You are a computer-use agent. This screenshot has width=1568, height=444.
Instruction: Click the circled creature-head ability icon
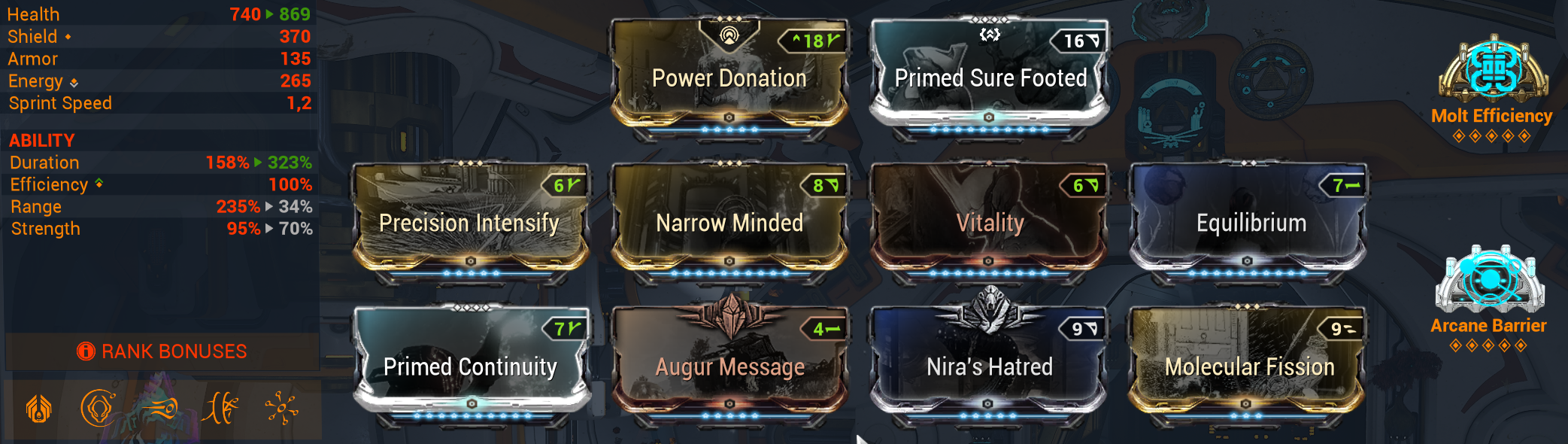pyautogui.click(x=98, y=409)
